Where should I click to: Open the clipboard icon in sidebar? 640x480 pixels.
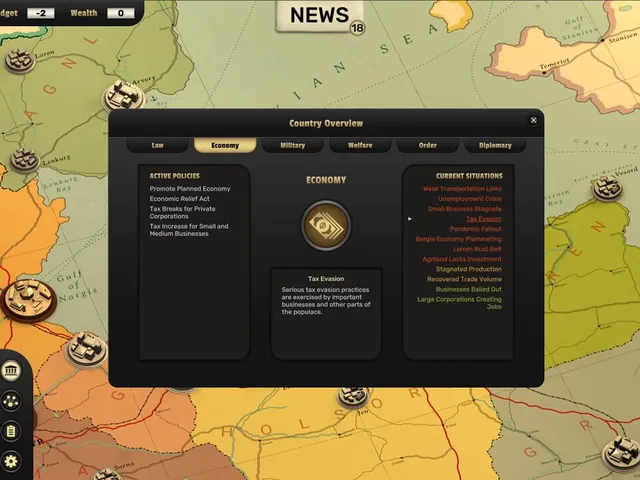11,432
